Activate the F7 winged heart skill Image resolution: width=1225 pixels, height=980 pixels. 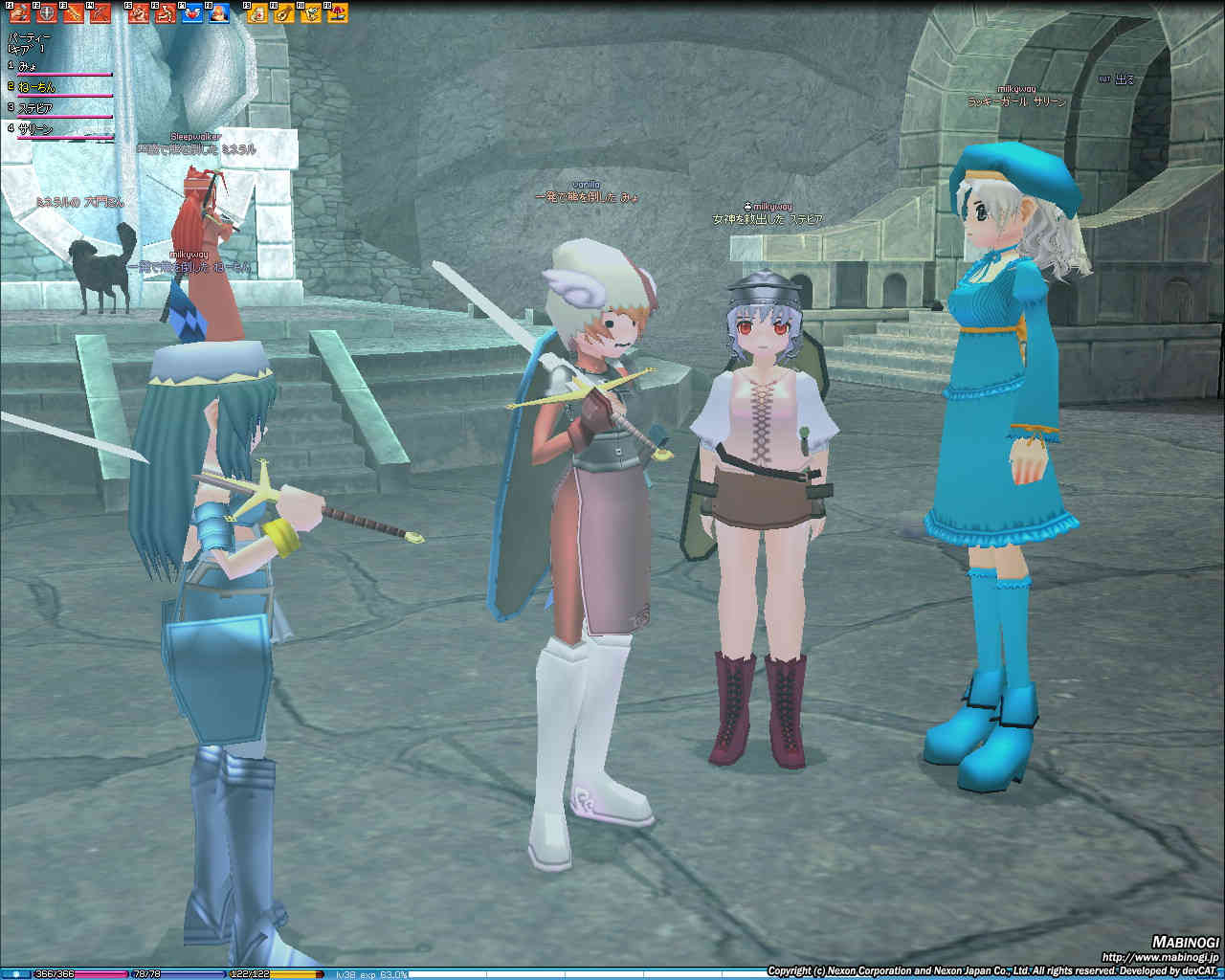click(192, 13)
